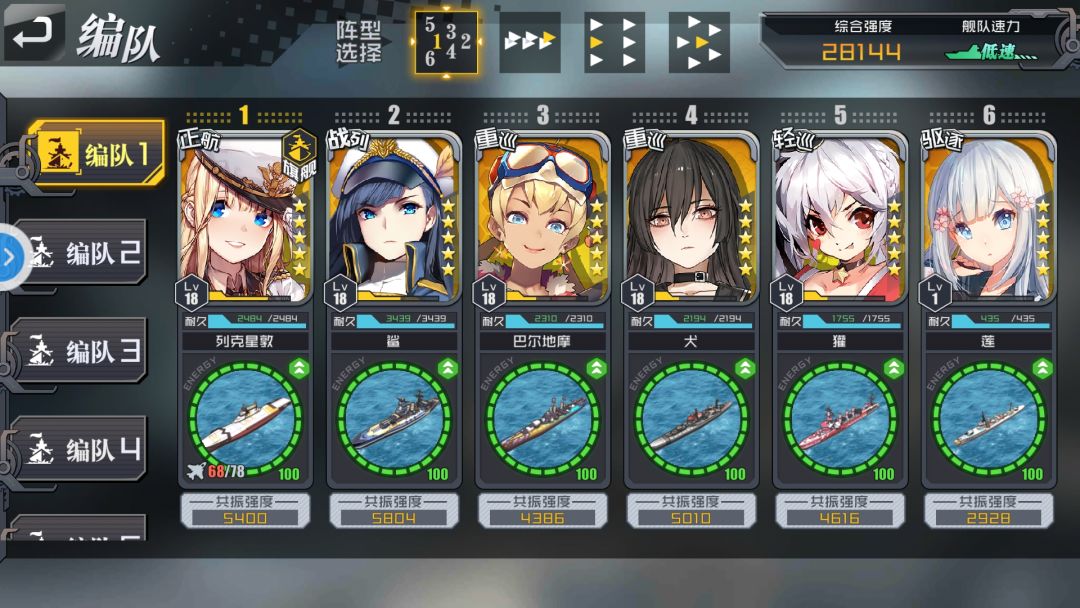
Task: Click the red ship circle of 獾
Action: coord(839,419)
